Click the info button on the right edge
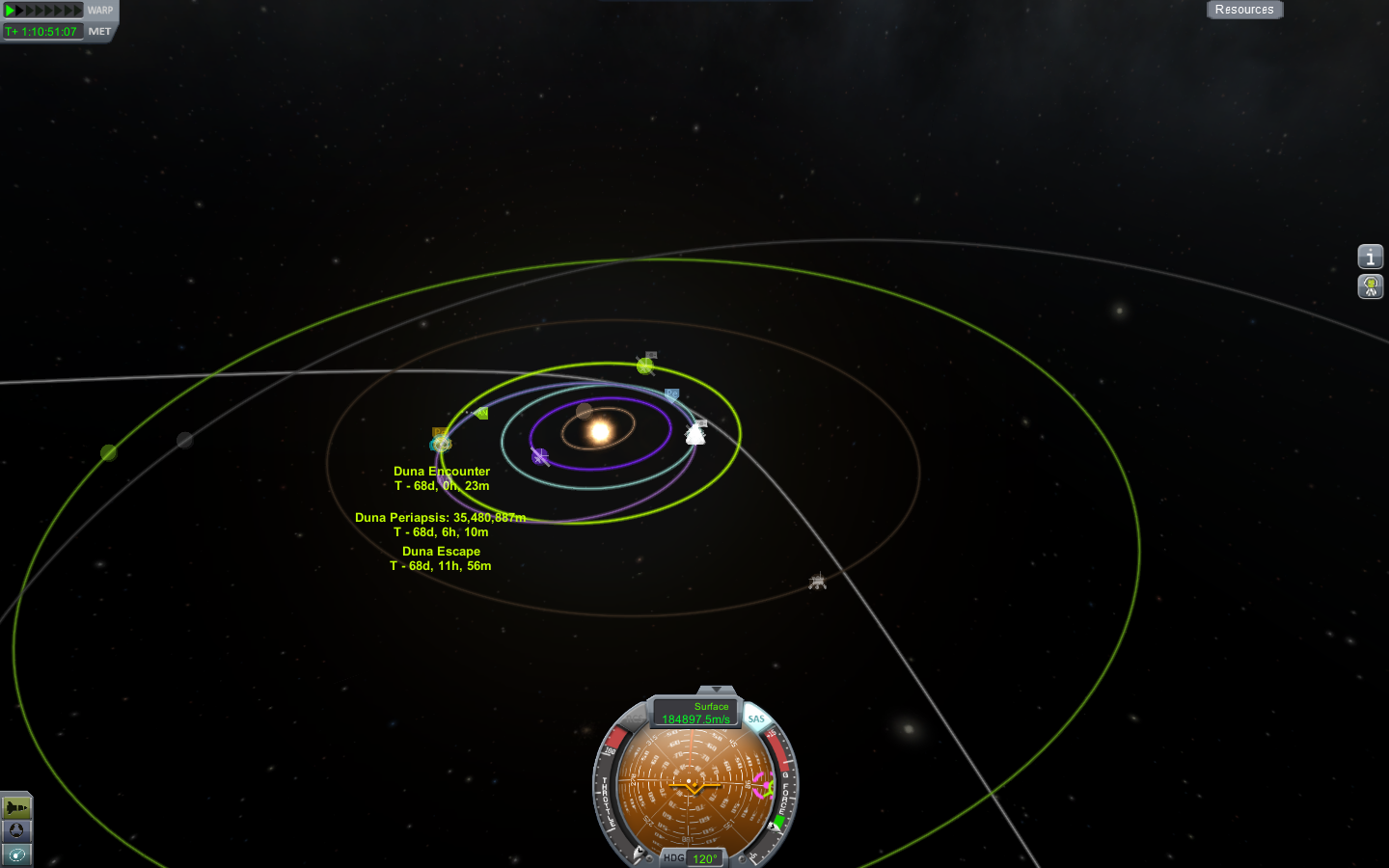Viewport: 1389px width, 868px height. pyautogui.click(x=1370, y=257)
